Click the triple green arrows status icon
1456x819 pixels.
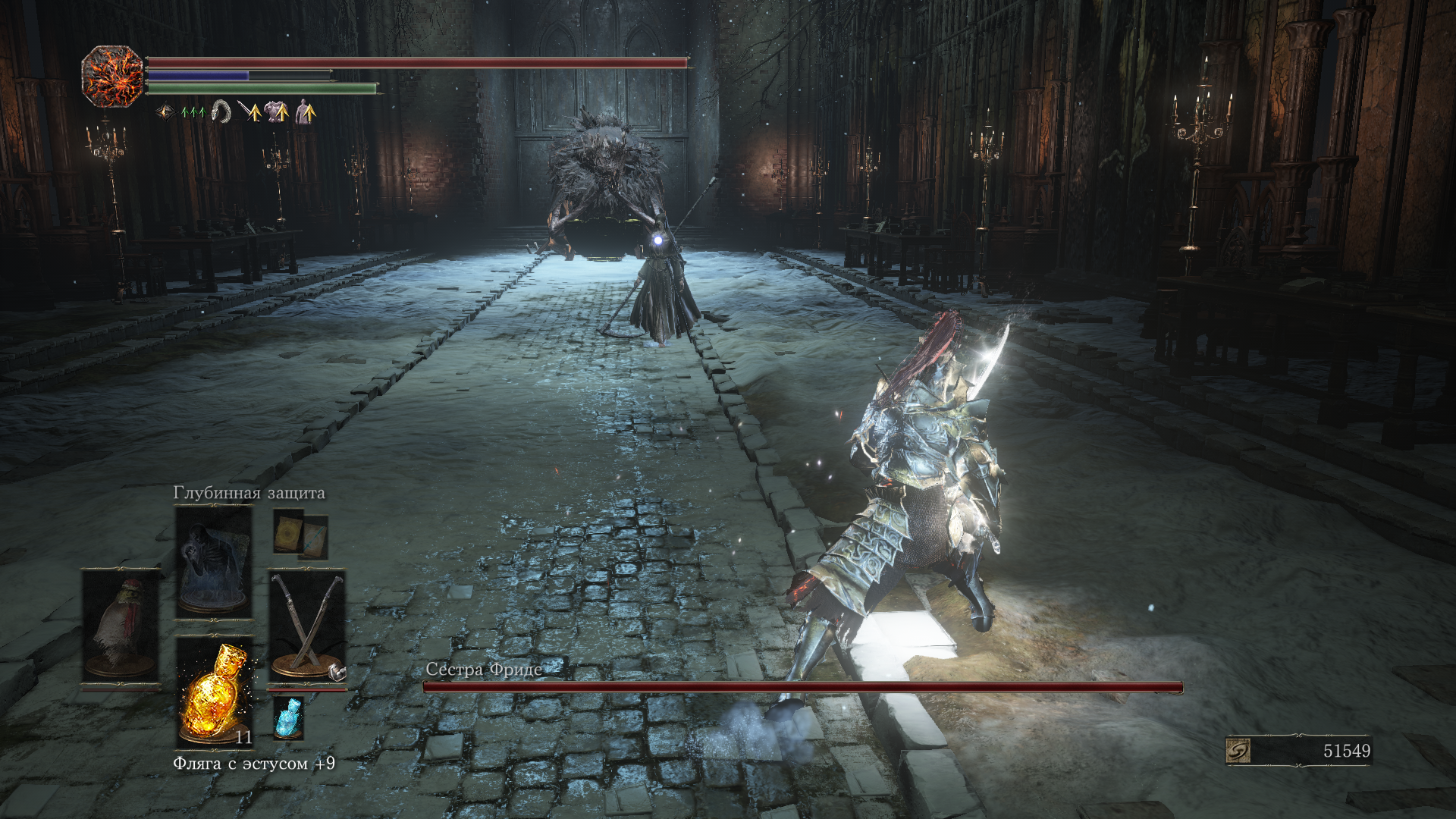tap(193, 112)
